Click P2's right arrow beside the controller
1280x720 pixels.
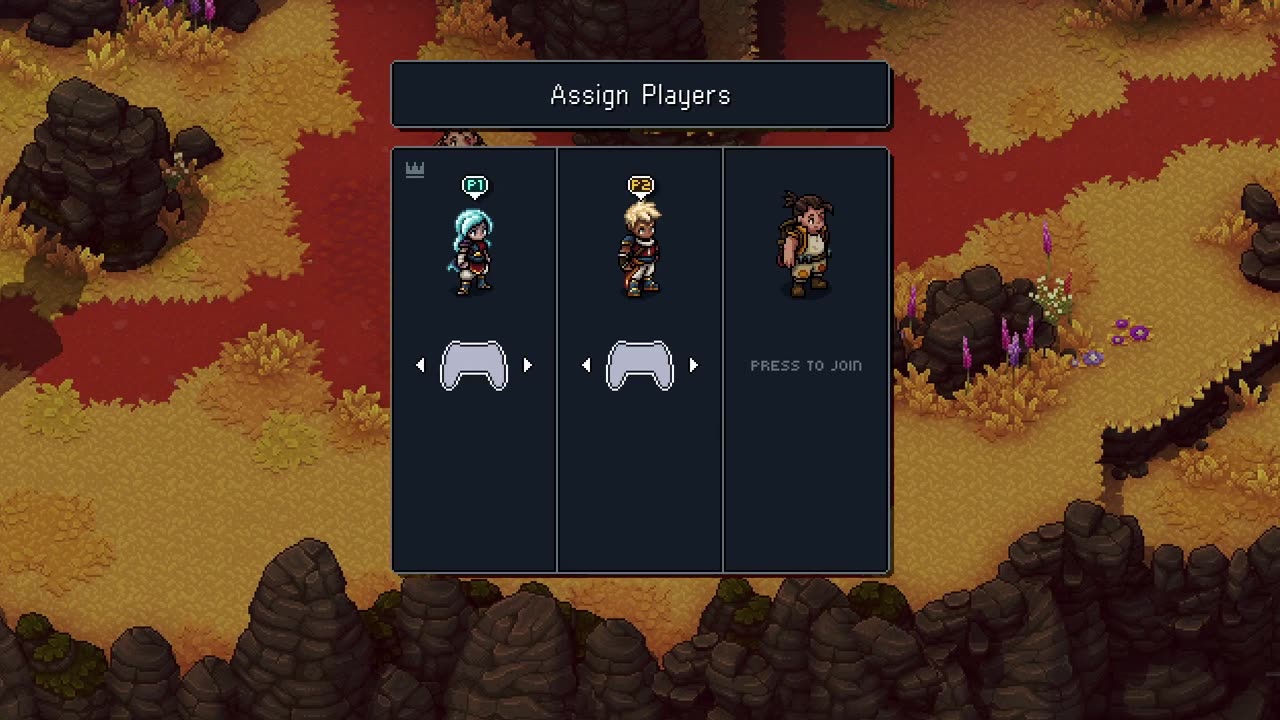pyautogui.click(x=694, y=366)
